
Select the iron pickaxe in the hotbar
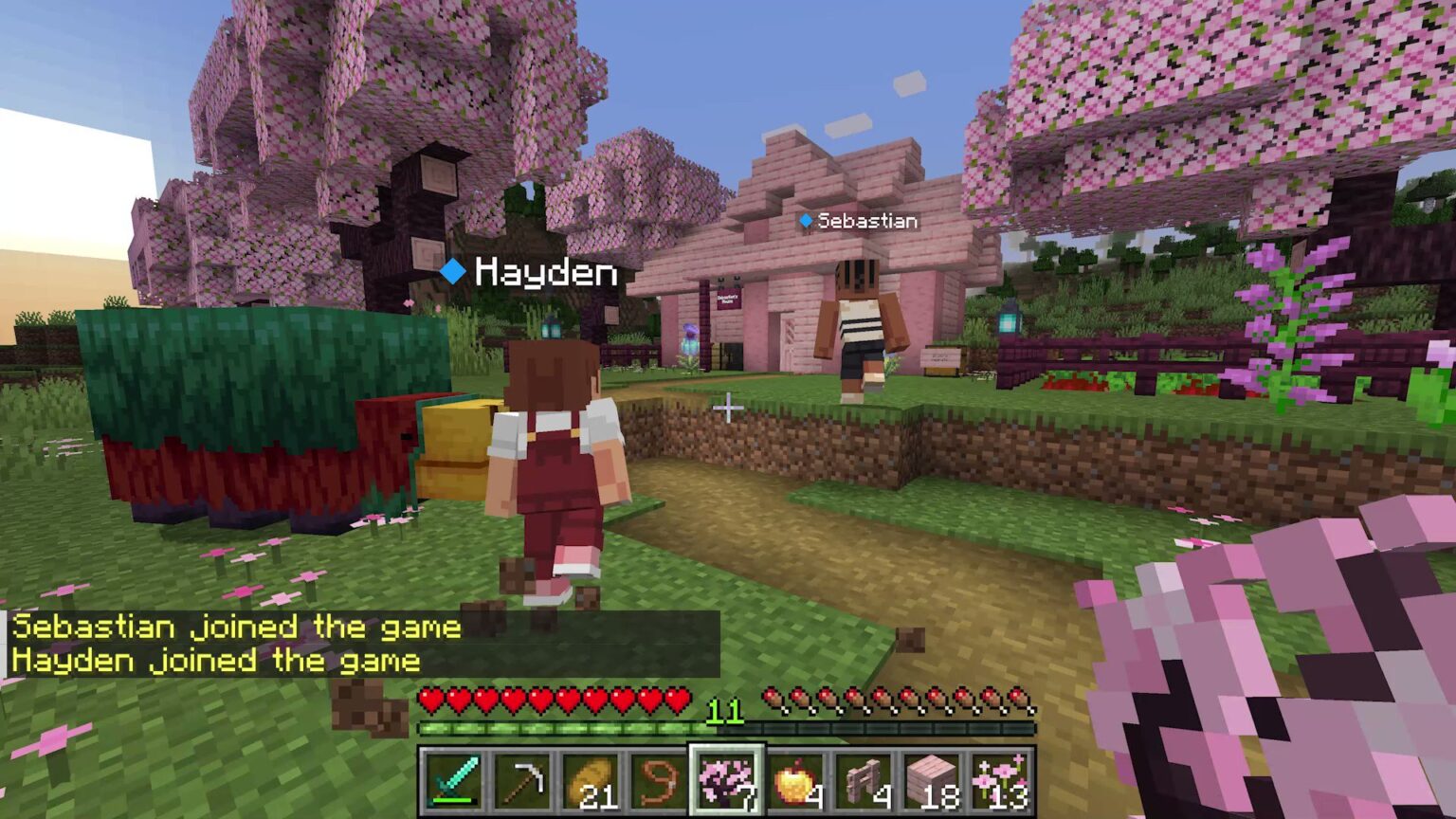coord(524,782)
